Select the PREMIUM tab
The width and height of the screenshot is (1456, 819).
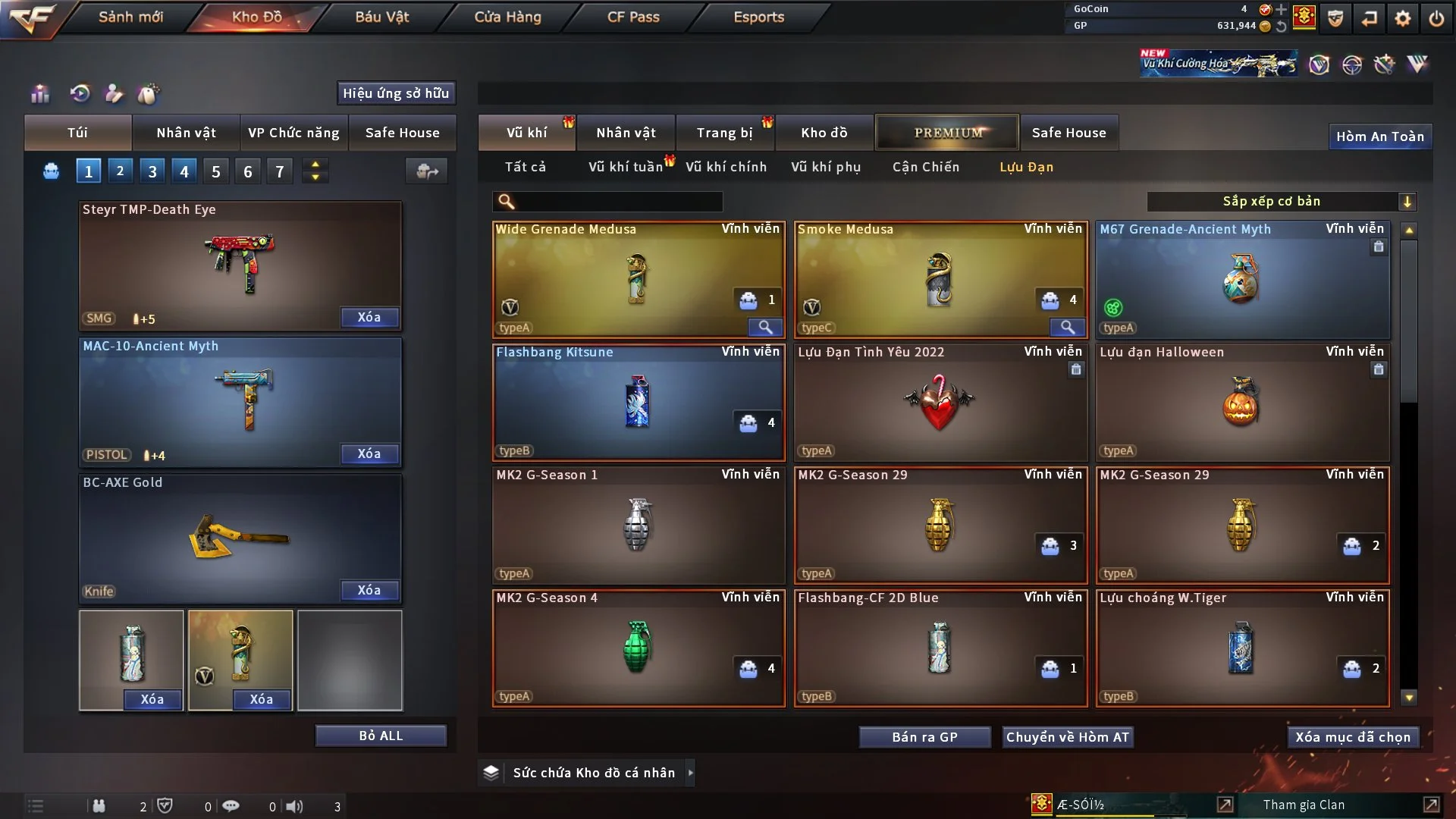(x=947, y=133)
